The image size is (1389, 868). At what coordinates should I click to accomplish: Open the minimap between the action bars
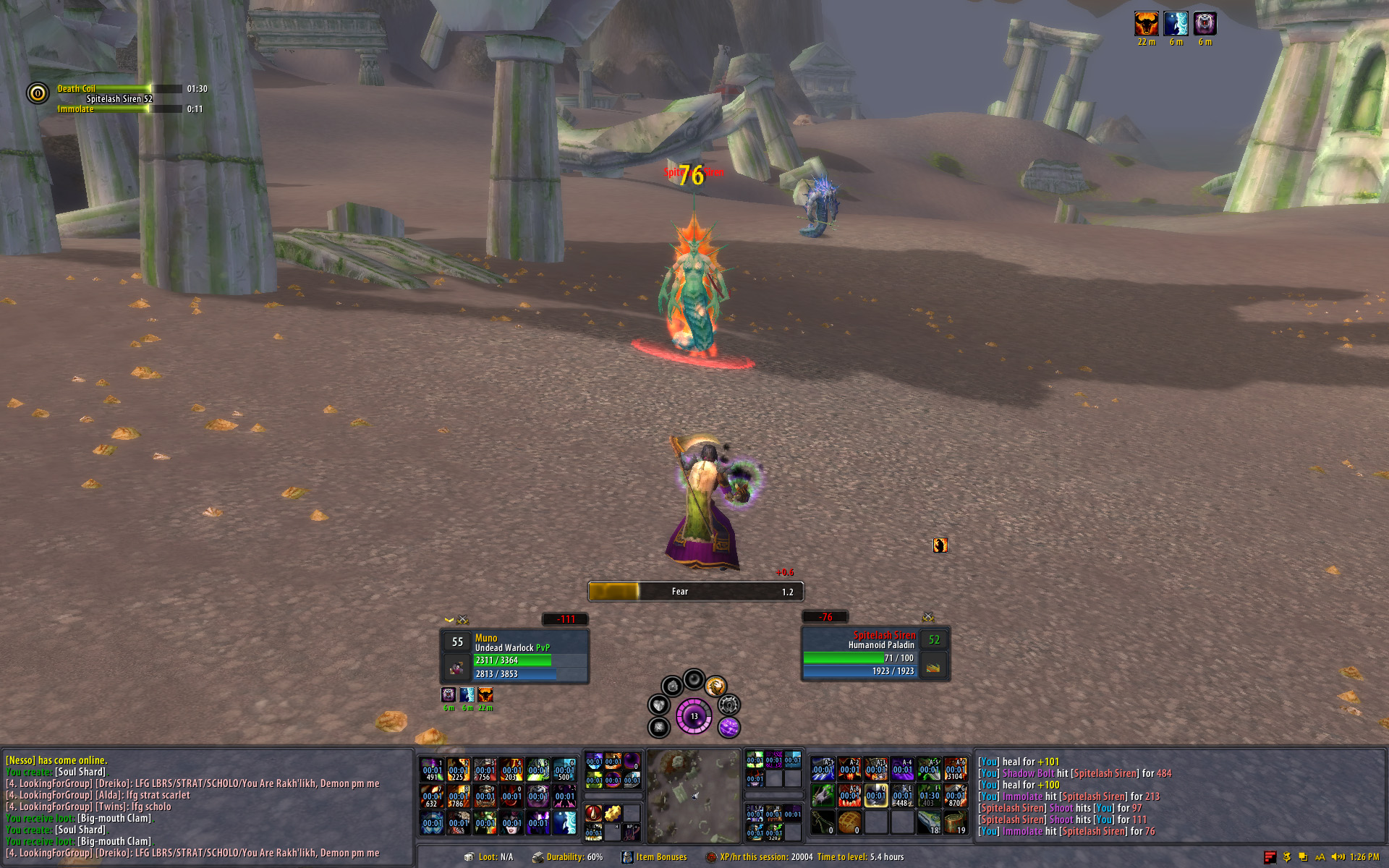click(x=693, y=796)
